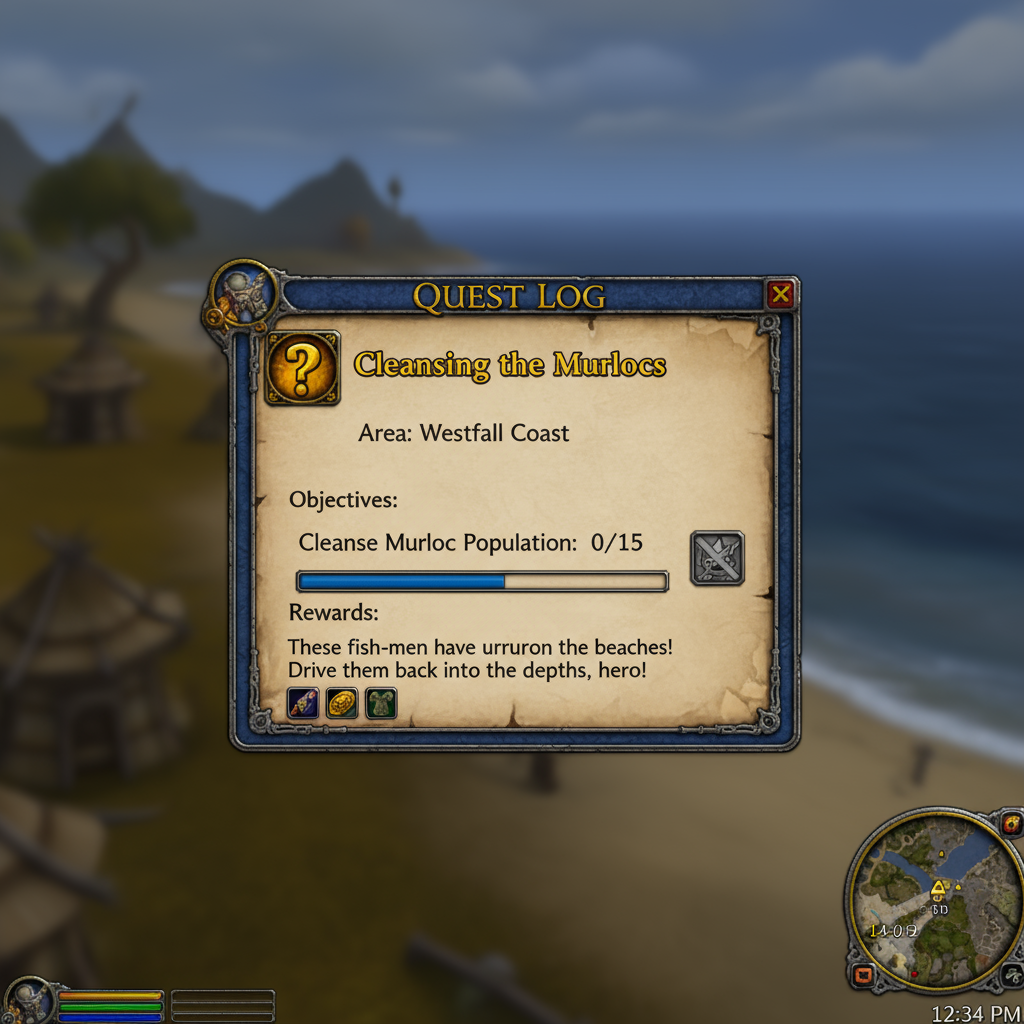Click the grey crossed-out murloc objective icon
1024x1024 pixels.
717,558
